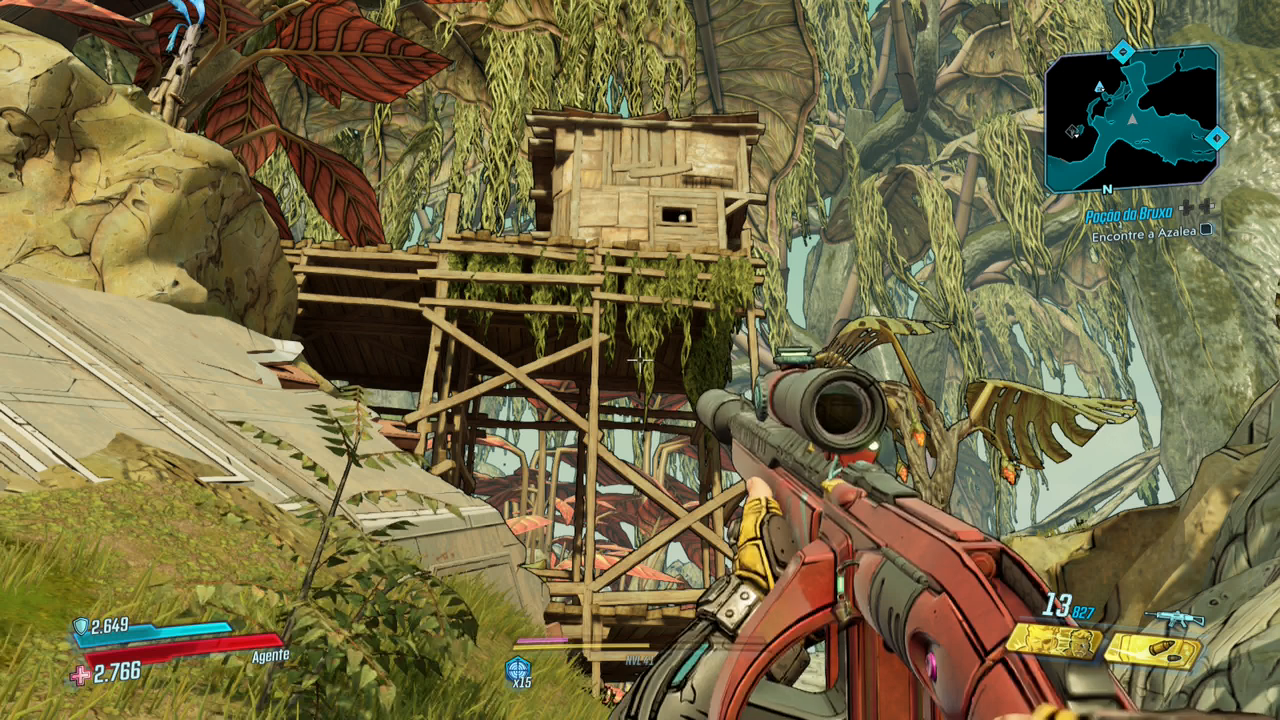The image size is (1280, 720).
Task: Click the yellow card showing two faces
Action: (x=1053, y=641)
